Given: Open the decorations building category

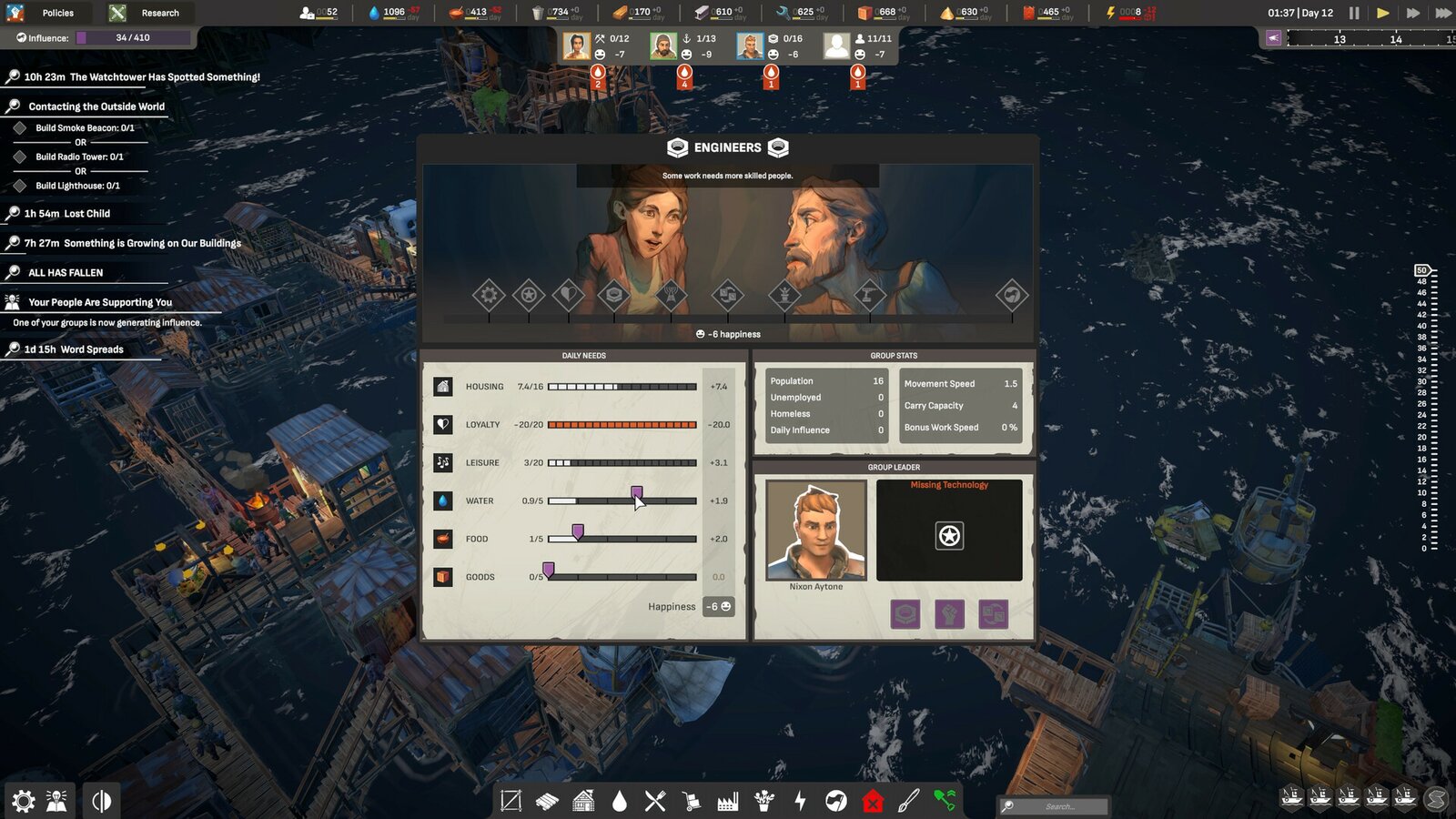Looking at the screenshot, I should click(x=764, y=802).
